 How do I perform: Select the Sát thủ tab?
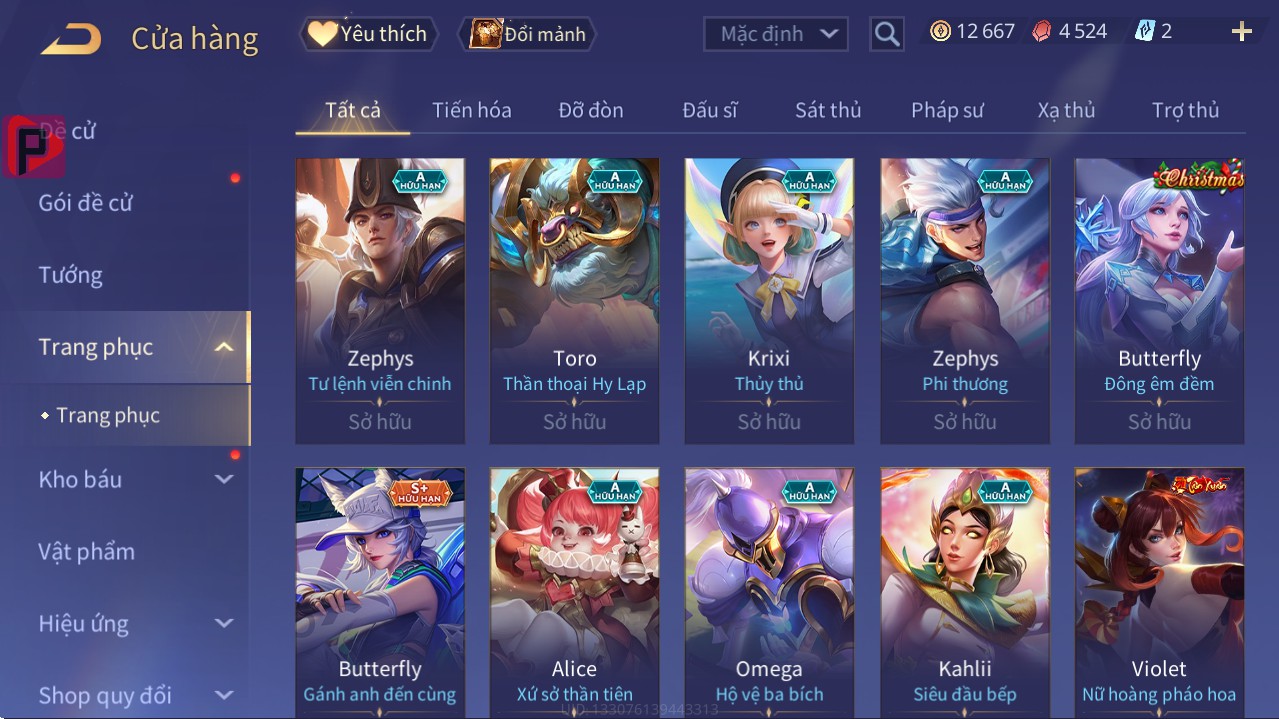click(828, 110)
